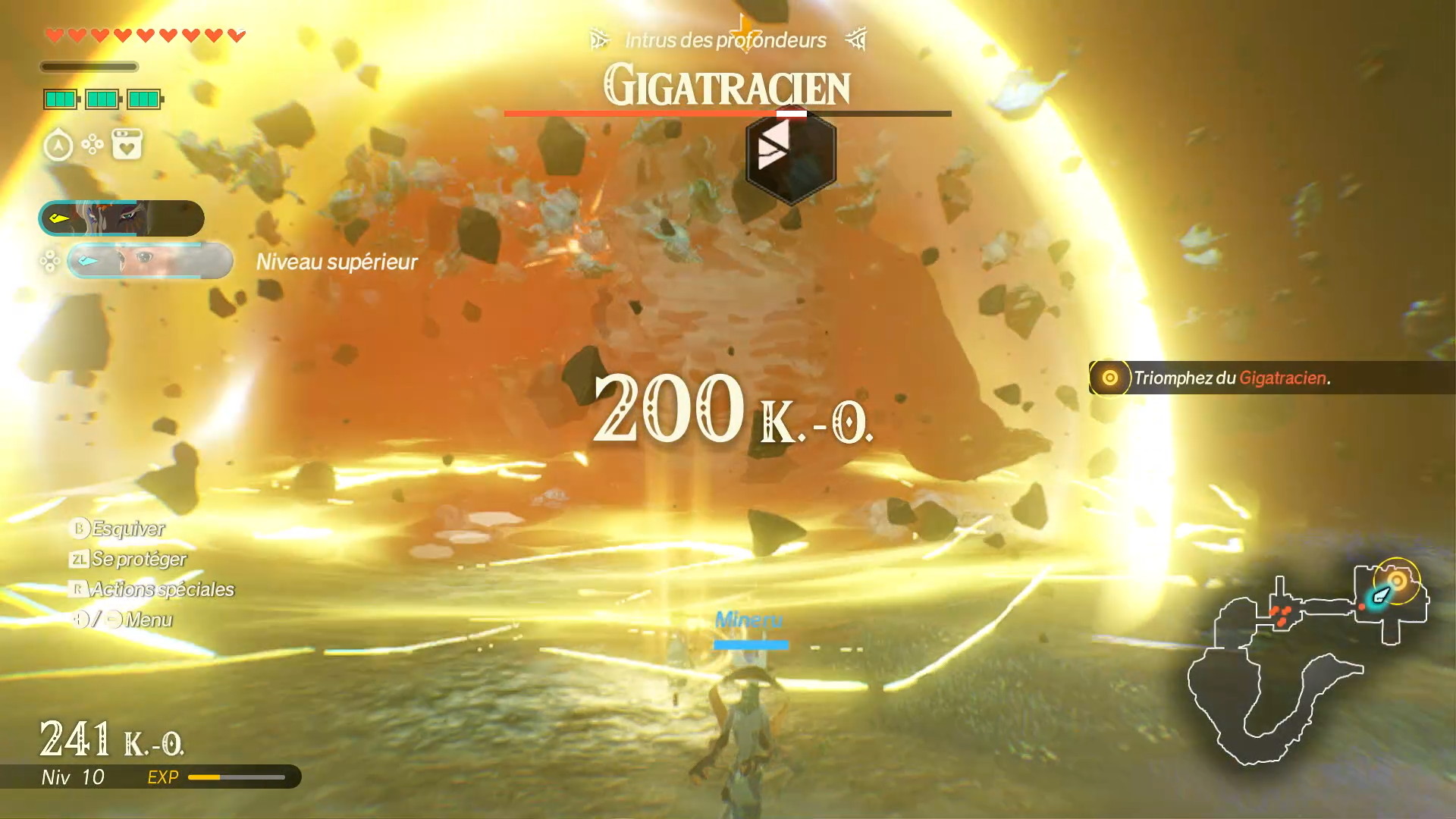
Task: Click the heart item icon under the batteries
Action: pyautogui.click(x=127, y=144)
